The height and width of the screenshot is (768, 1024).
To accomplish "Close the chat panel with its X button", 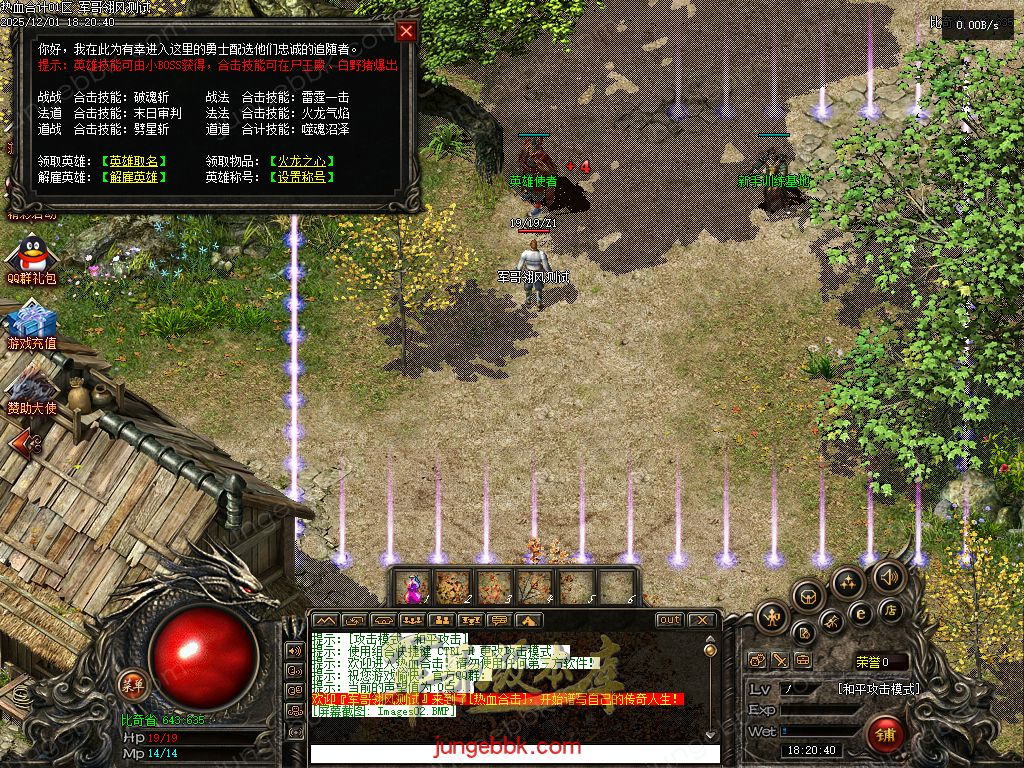I will (x=702, y=620).
